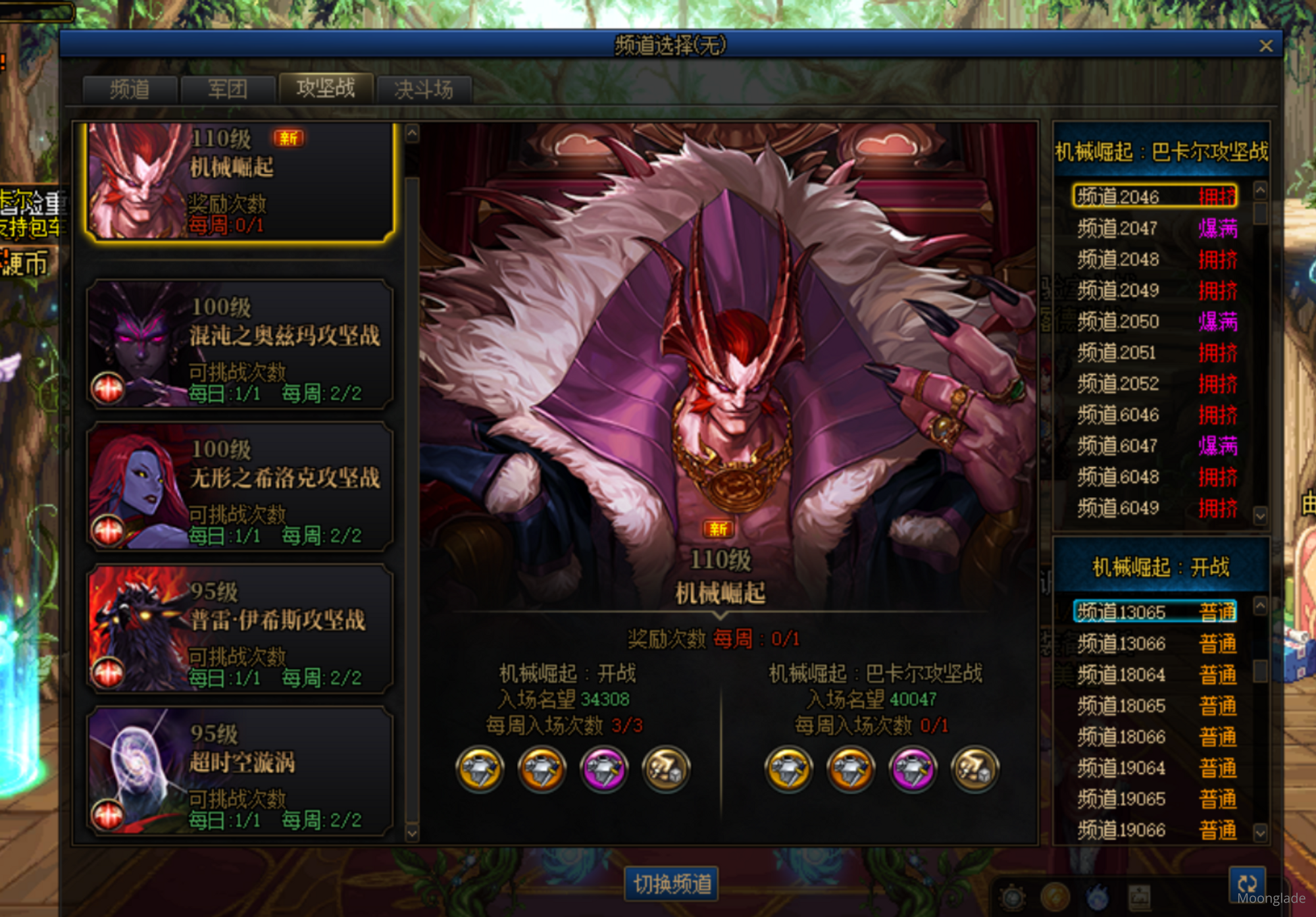Select the 110级 机械崛起 raid entry
The height and width of the screenshot is (917, 1316).
pyautogui.click(x=240, y=181)
